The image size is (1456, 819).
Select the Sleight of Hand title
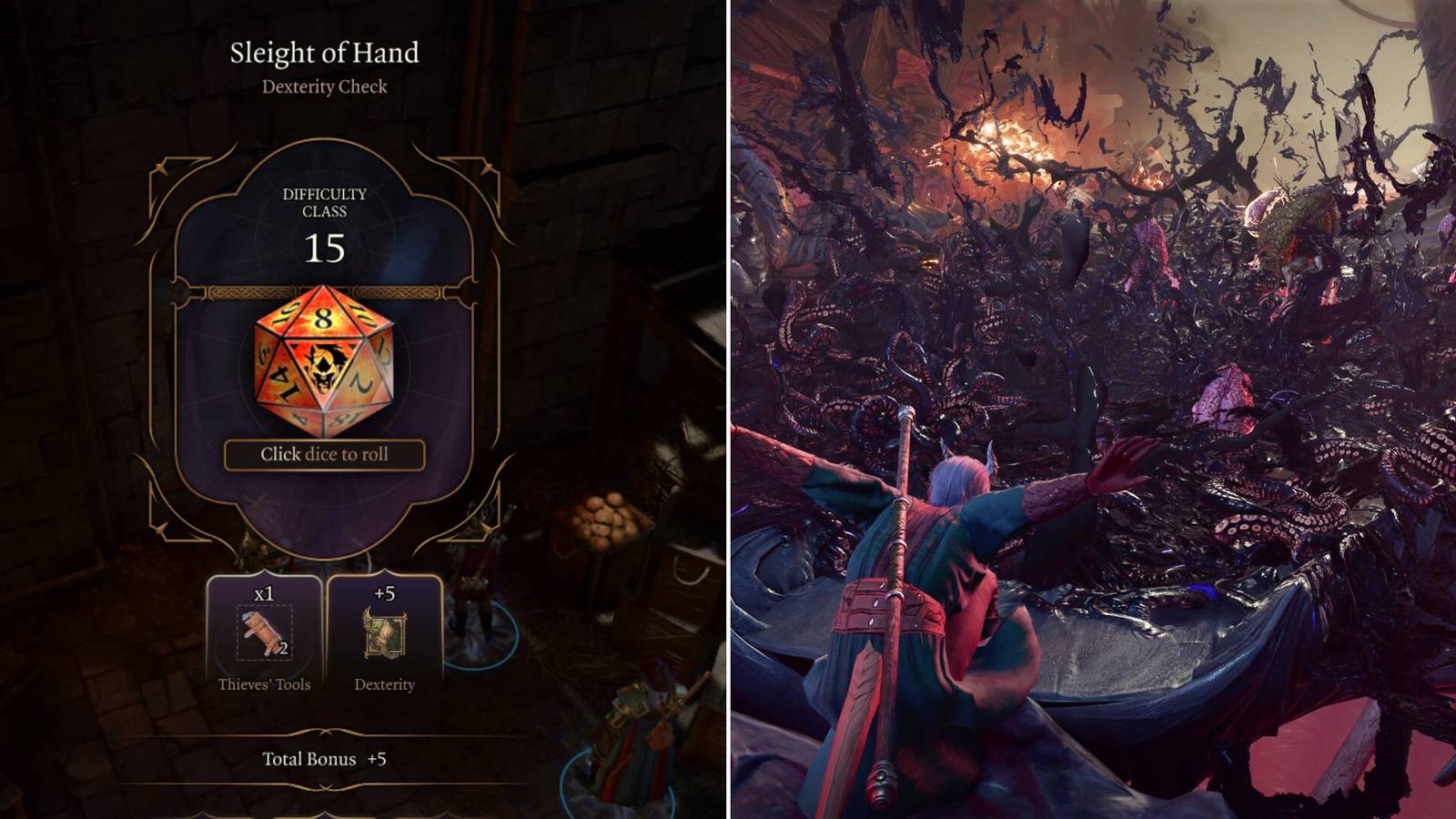click(325, 53)
